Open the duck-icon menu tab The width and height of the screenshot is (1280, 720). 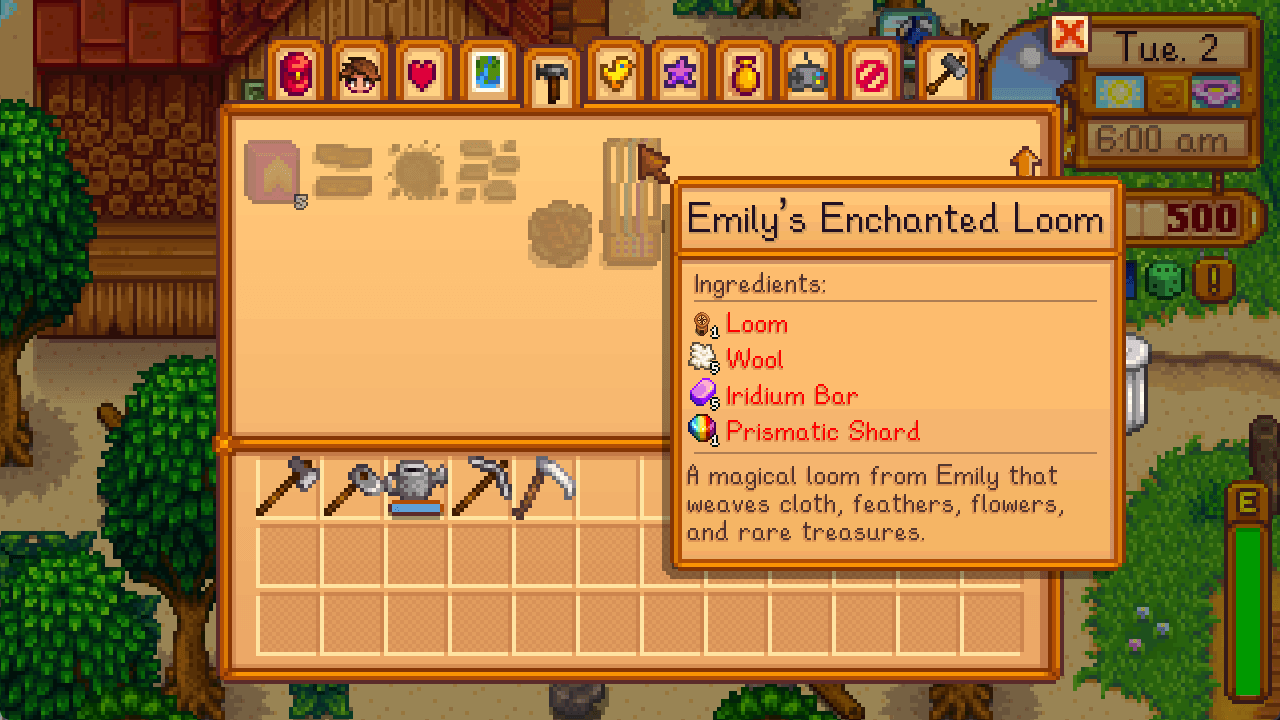point(613,70)
